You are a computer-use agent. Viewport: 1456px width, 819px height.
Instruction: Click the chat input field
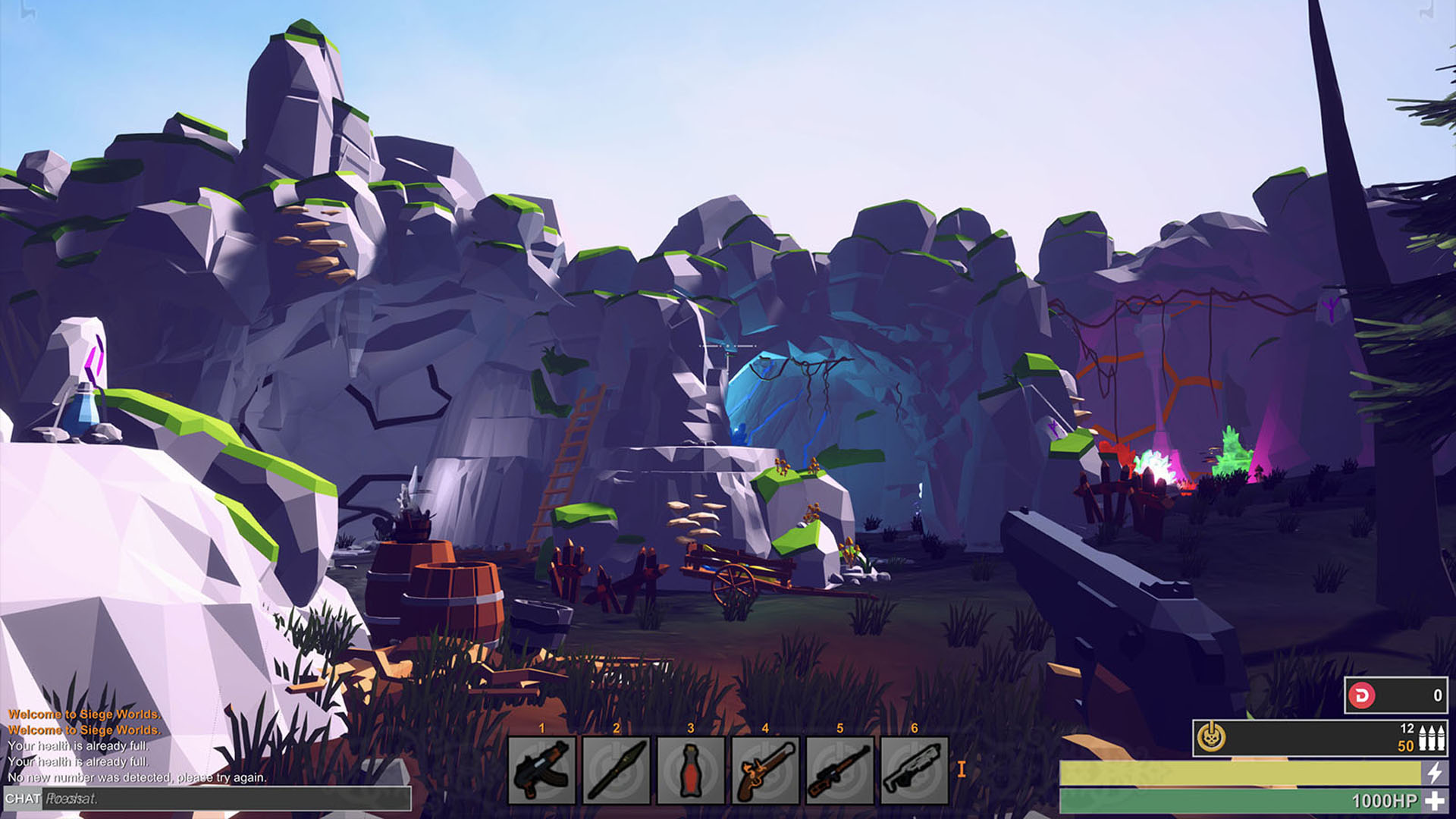[x=226, y=799]
